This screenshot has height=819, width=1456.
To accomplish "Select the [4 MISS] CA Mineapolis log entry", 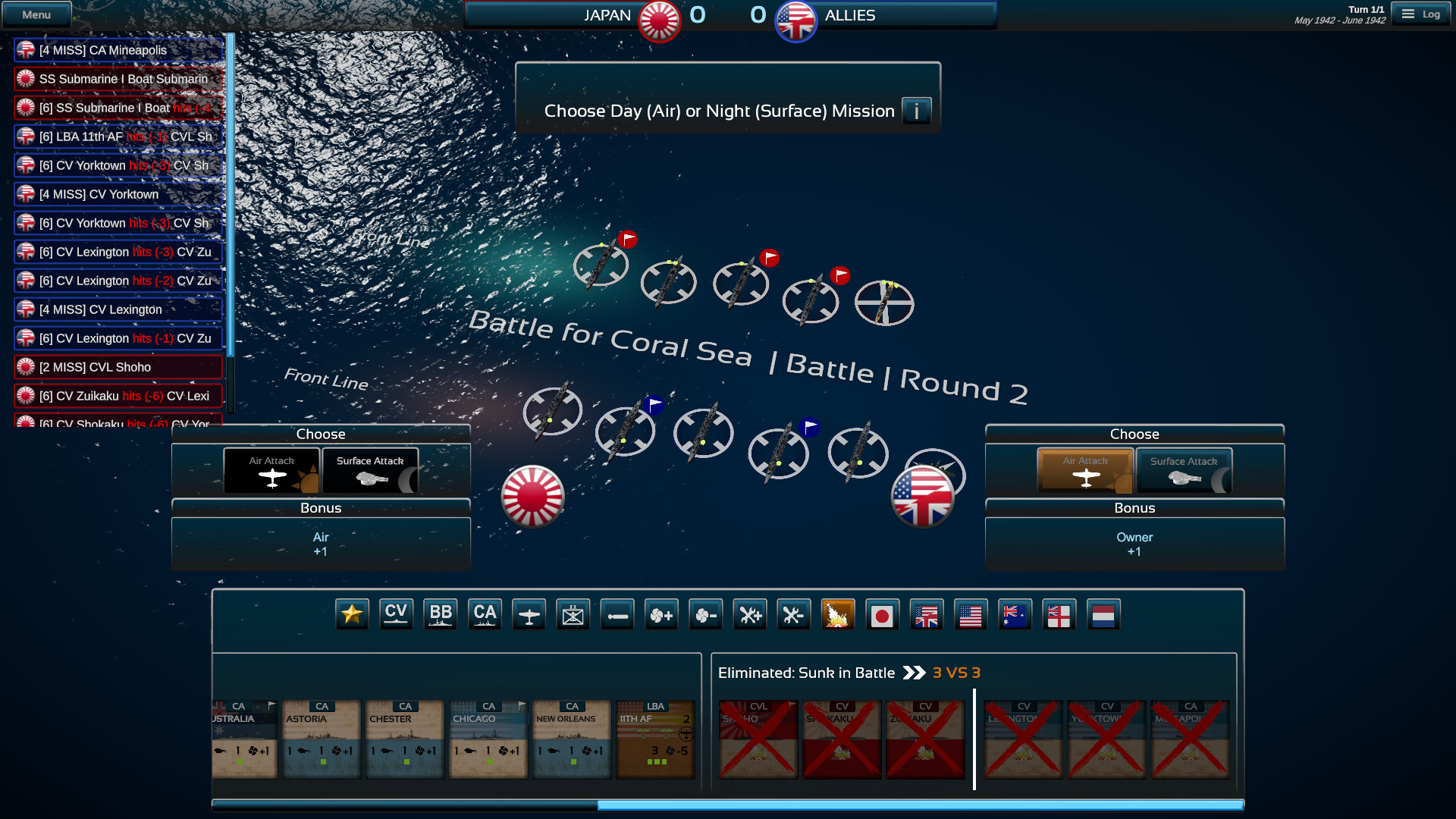I will pos(118,49).
